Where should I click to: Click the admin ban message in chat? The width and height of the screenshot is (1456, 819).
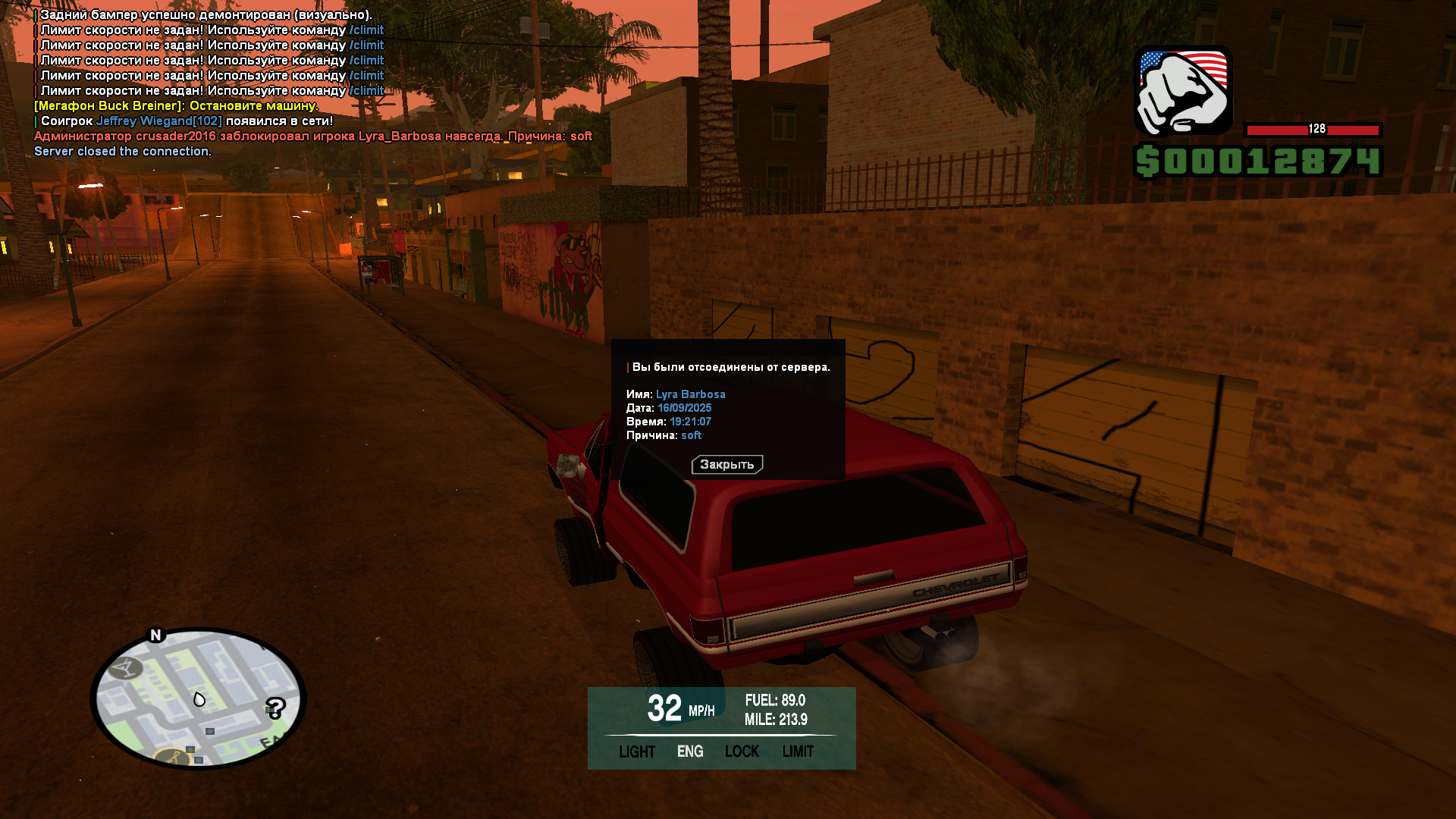(x=312, y=136)
